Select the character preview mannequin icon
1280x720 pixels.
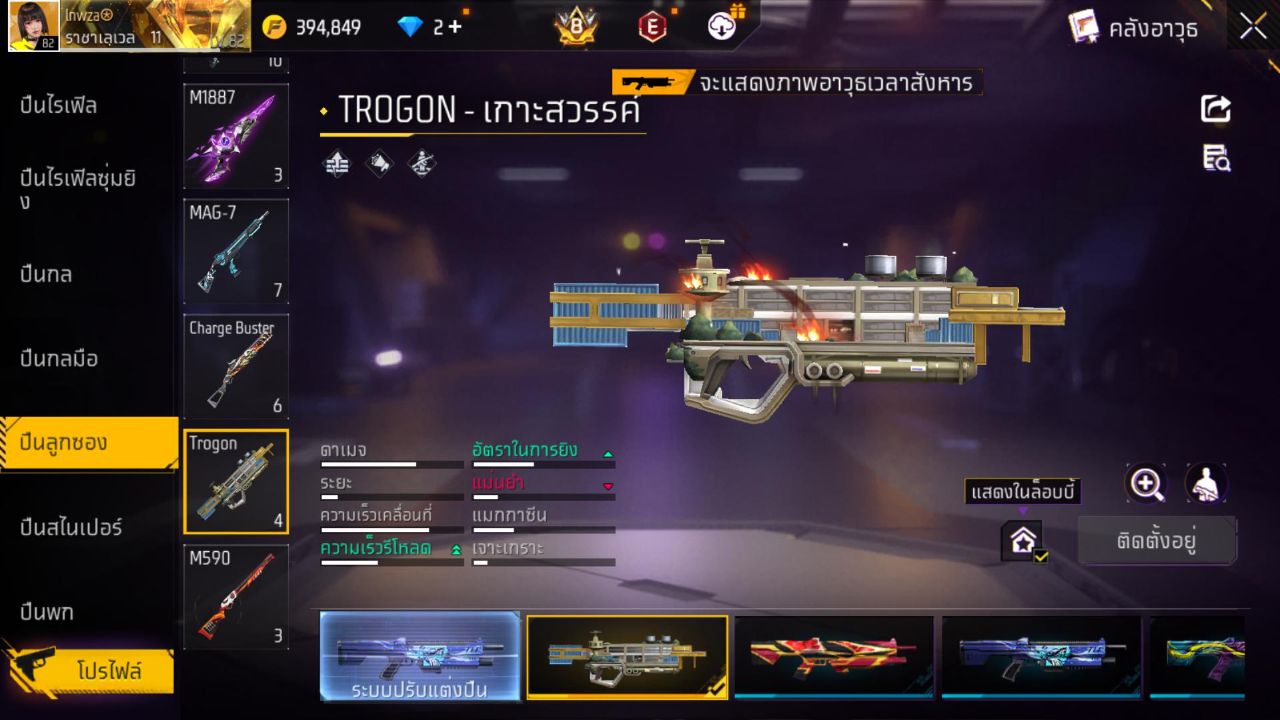click(1205, 484)
